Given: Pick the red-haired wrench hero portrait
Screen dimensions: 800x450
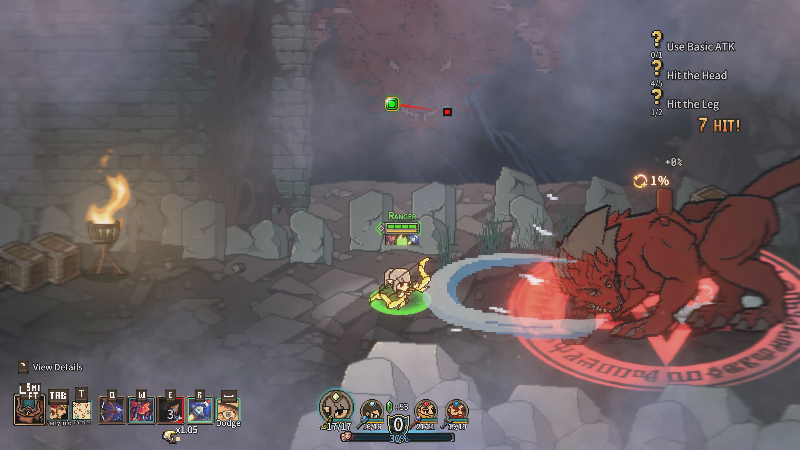Looking at the screenshot, I should pos(456,410).
